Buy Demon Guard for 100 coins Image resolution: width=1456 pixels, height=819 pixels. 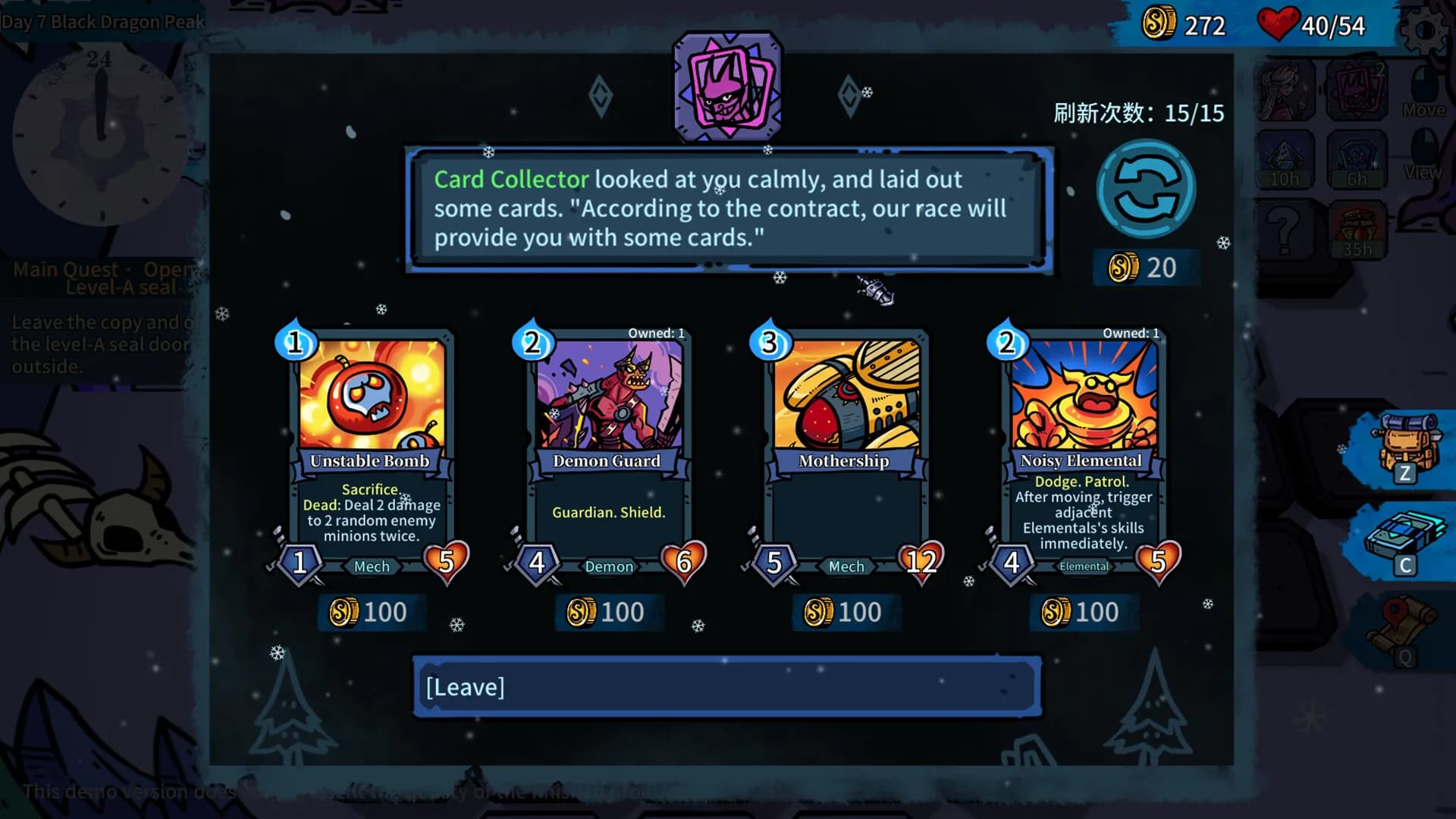coord(608,612)
